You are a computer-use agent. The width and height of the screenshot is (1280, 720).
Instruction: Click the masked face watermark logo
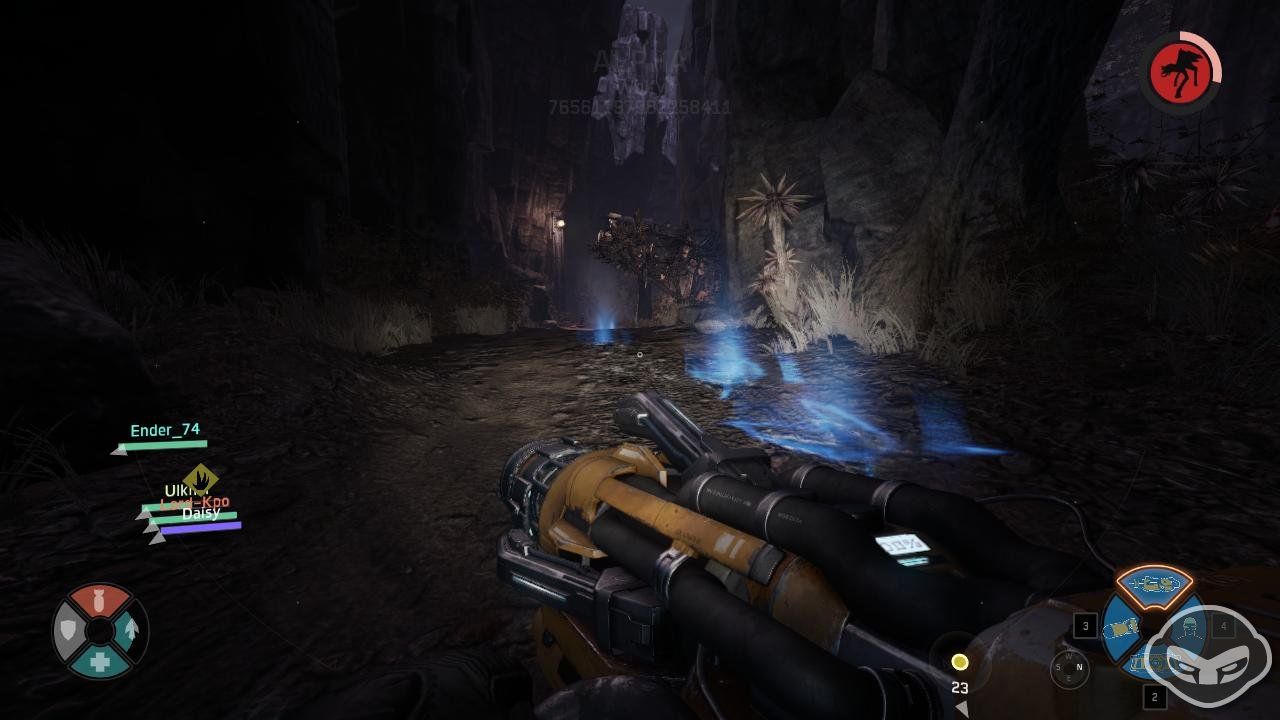coord(1208,657)
